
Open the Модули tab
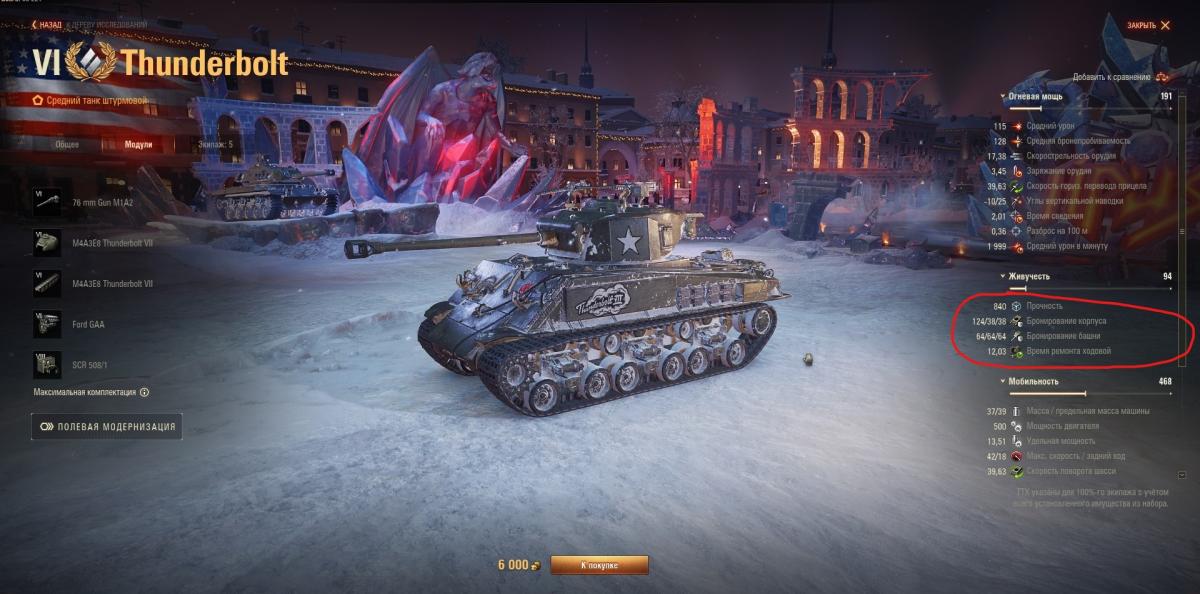(x=138, y=144)
